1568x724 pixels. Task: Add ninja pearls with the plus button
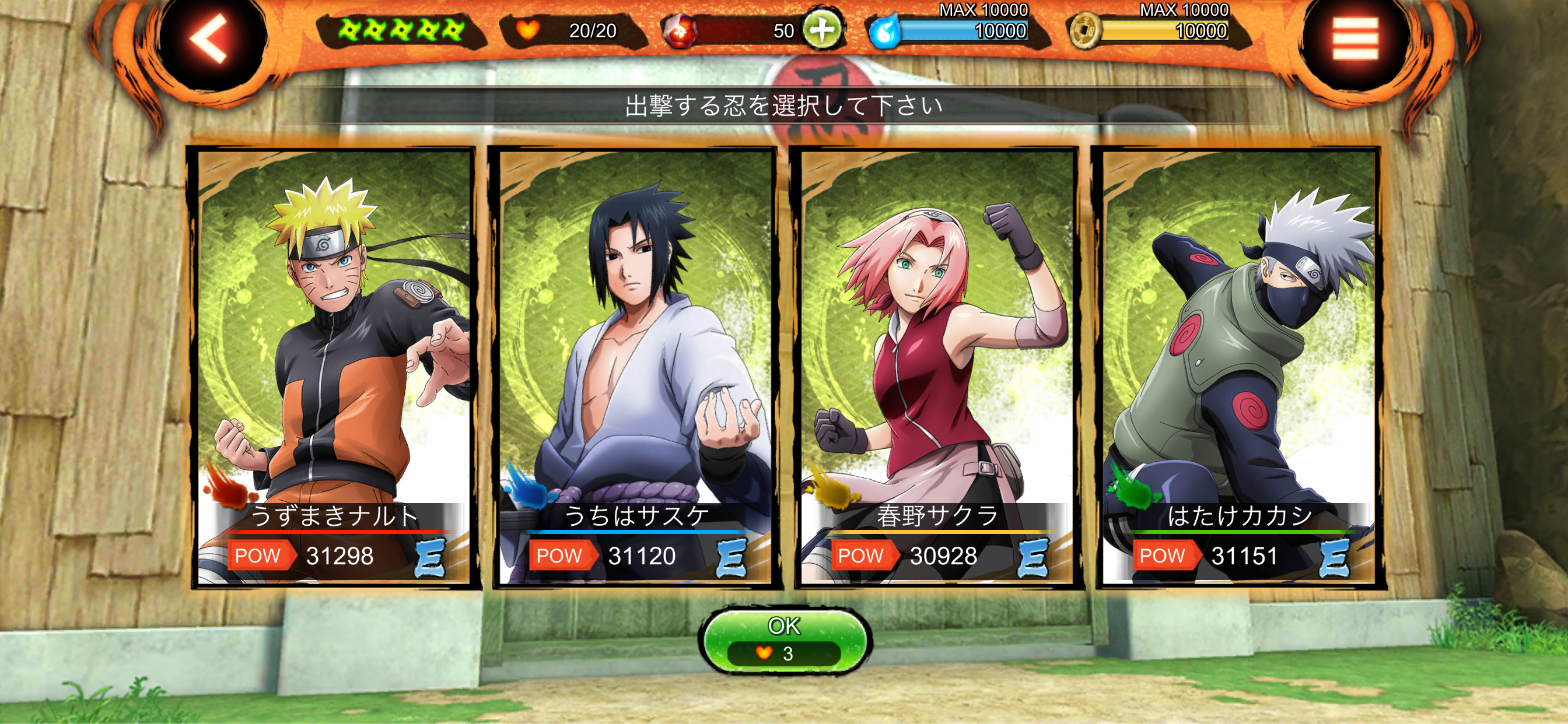822,29
